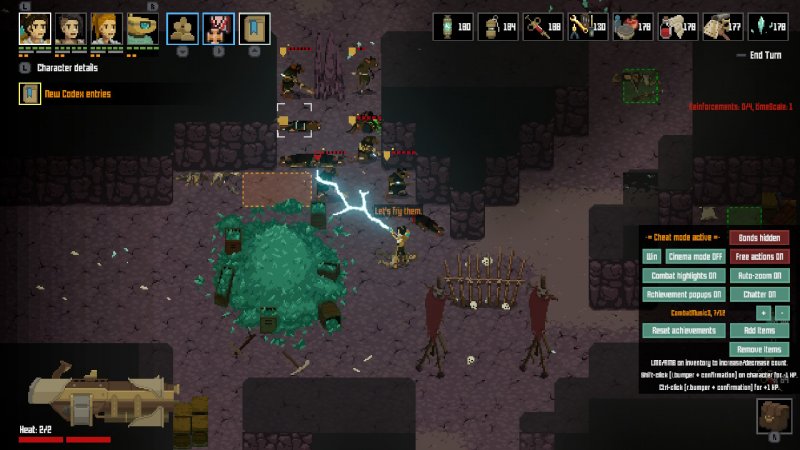Open the codex book icon in top bar
This screenshot has height=450, width=800.
coord(254,27)
